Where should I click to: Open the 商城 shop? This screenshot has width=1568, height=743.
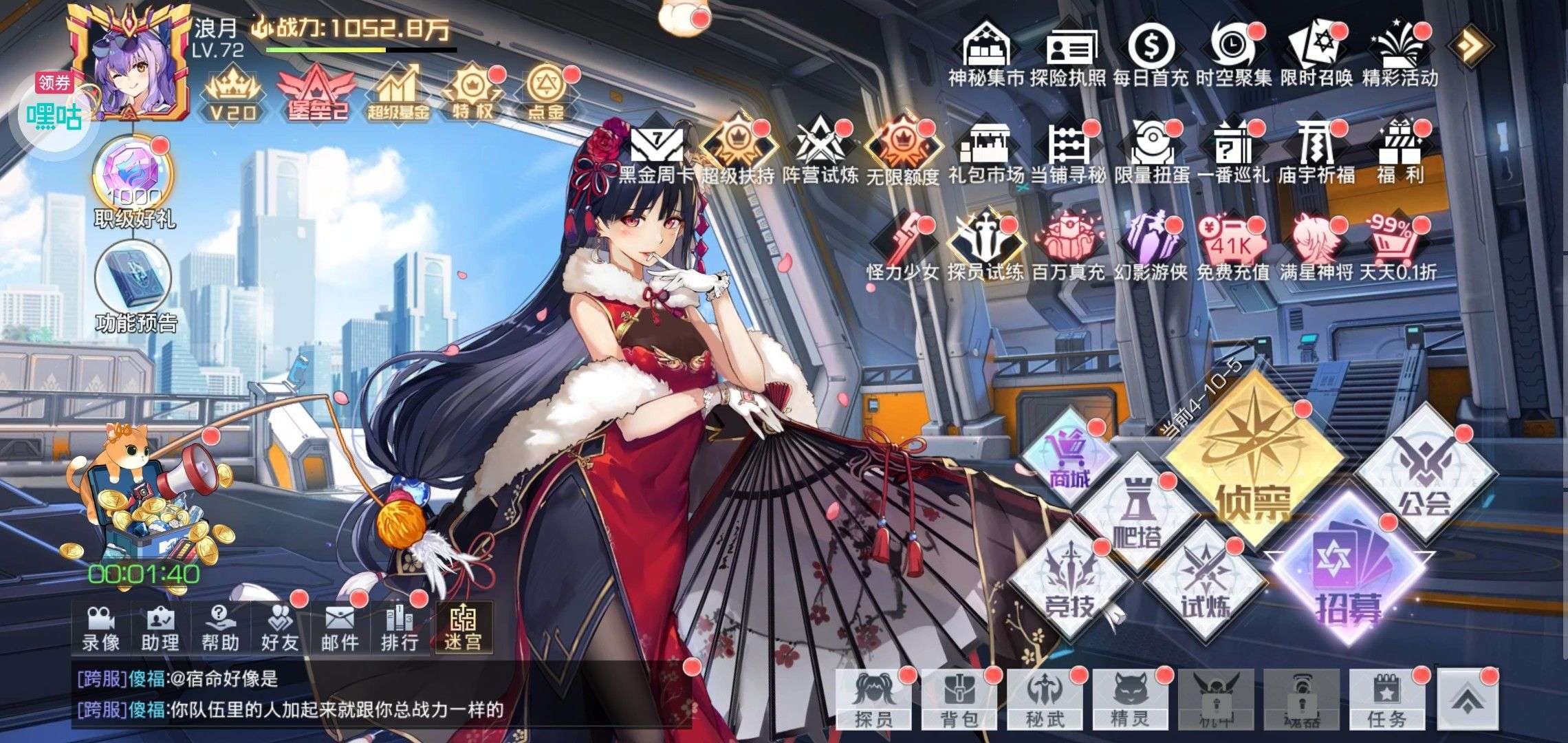click(x=1070, y=457)
